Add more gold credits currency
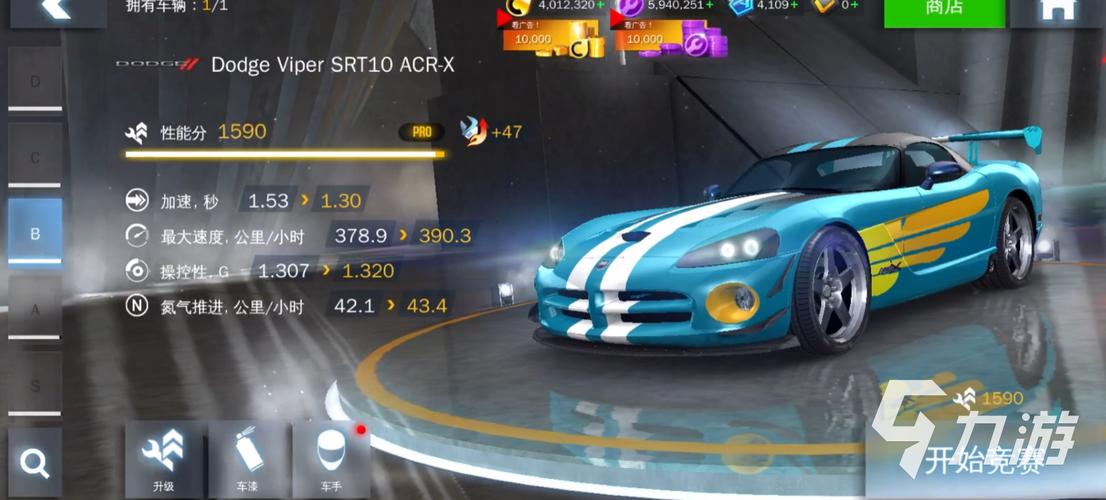 point(600,5)
